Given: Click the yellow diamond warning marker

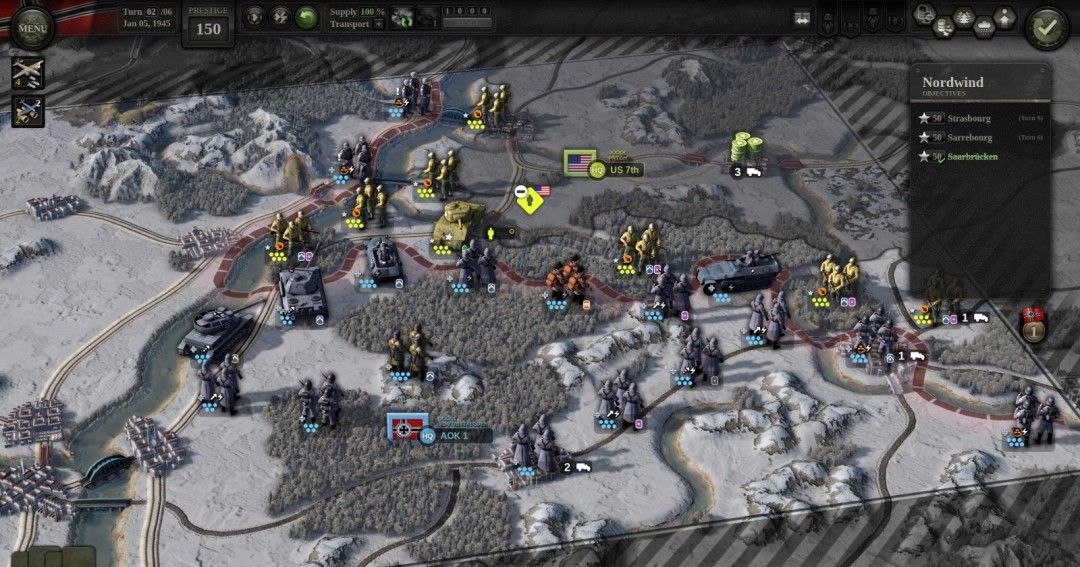Looking at the screenshot, I should coord(530,200).
